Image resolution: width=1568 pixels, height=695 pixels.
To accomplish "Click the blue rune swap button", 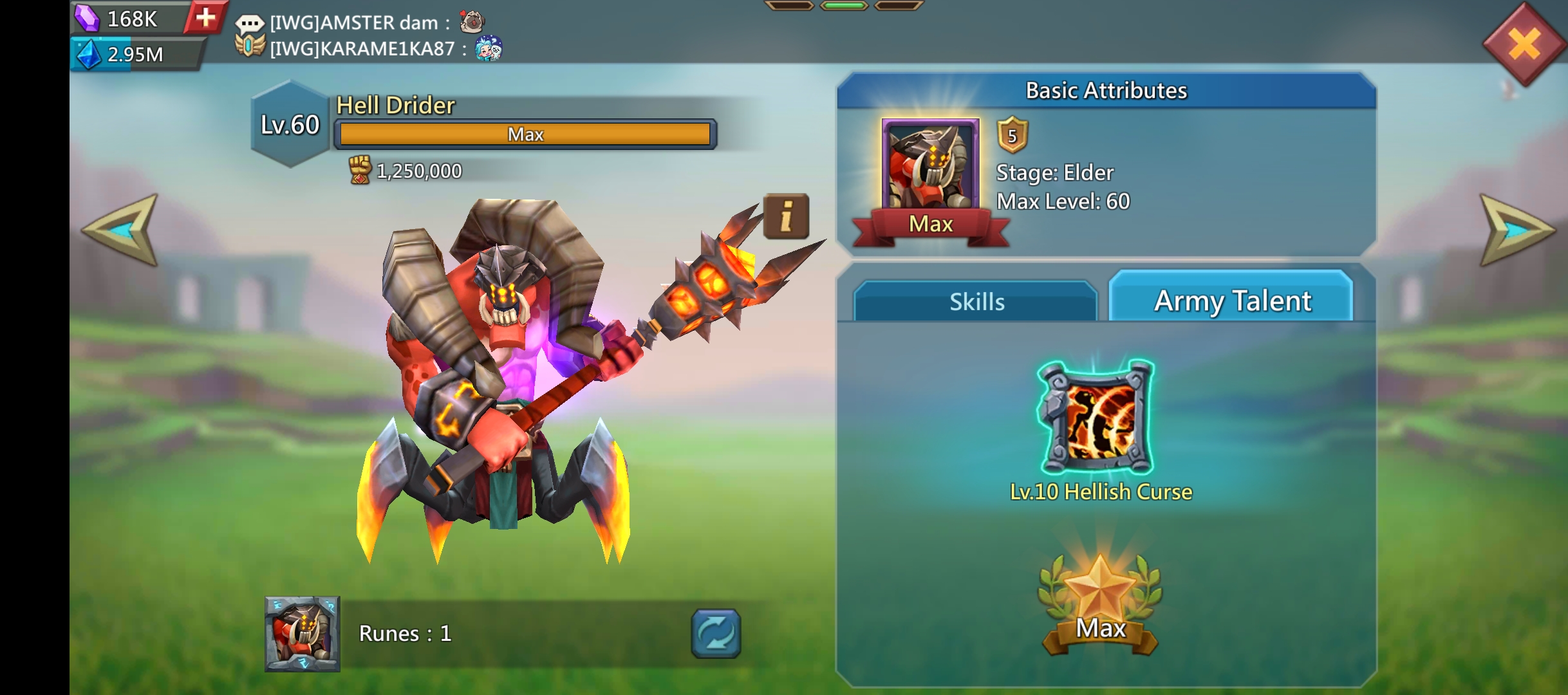I will point(716,633).
